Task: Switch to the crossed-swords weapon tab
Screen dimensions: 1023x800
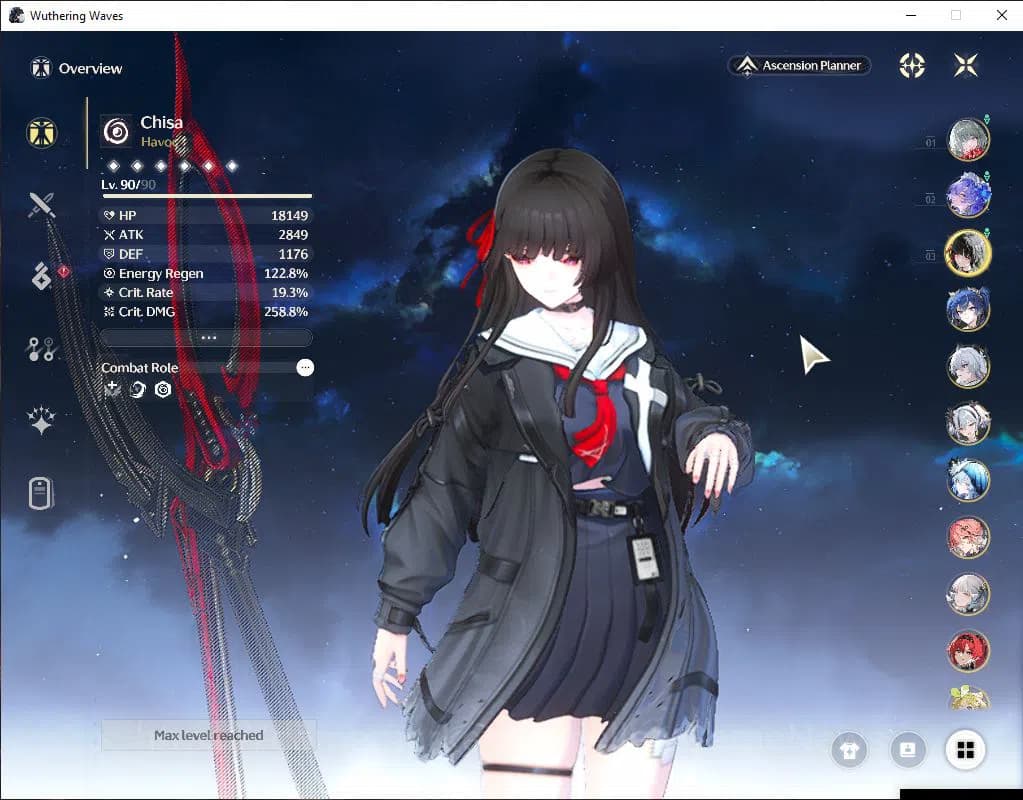Action: coord(41,205)
